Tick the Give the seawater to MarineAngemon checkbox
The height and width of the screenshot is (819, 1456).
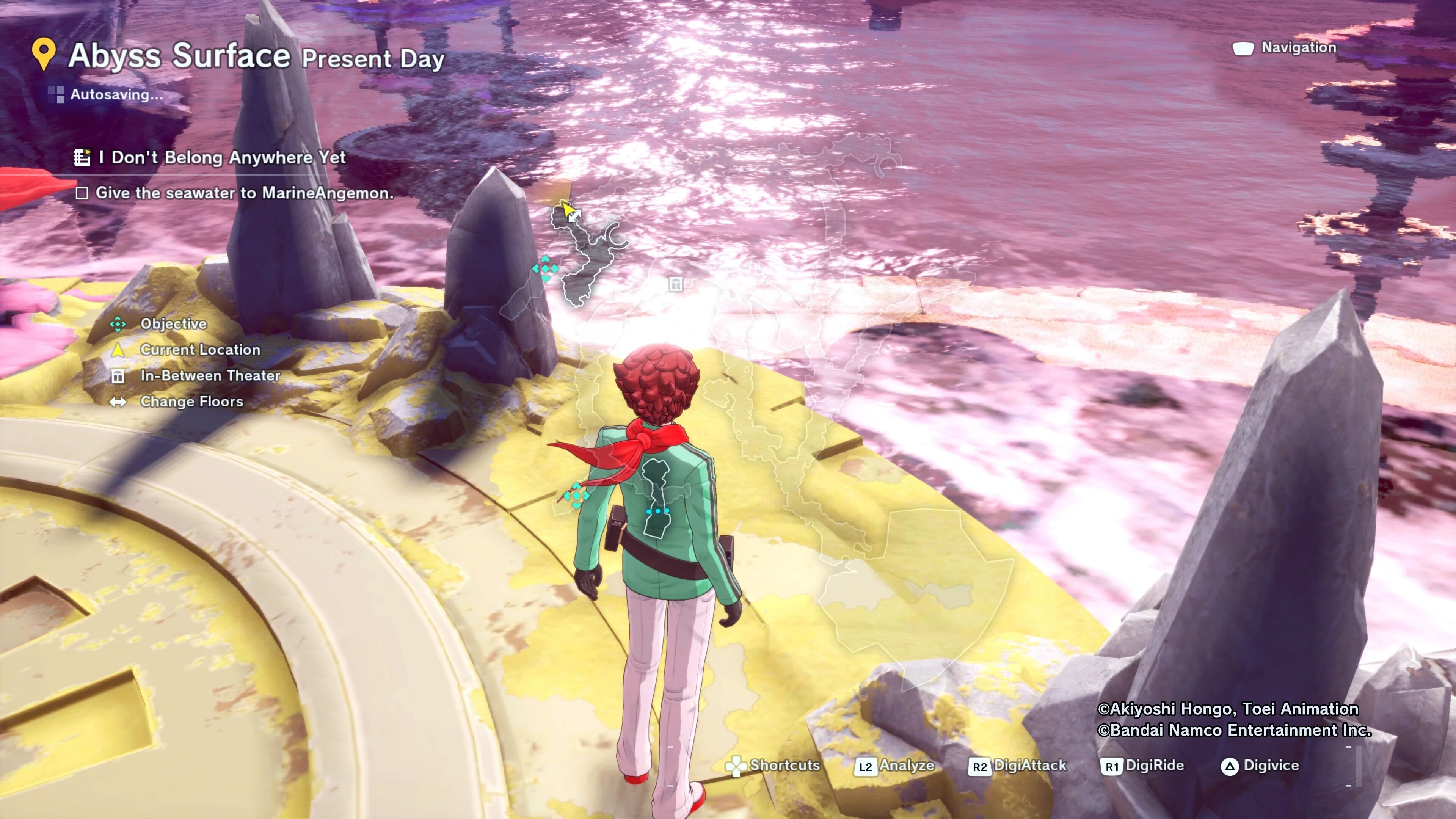[x=82, y=193]
